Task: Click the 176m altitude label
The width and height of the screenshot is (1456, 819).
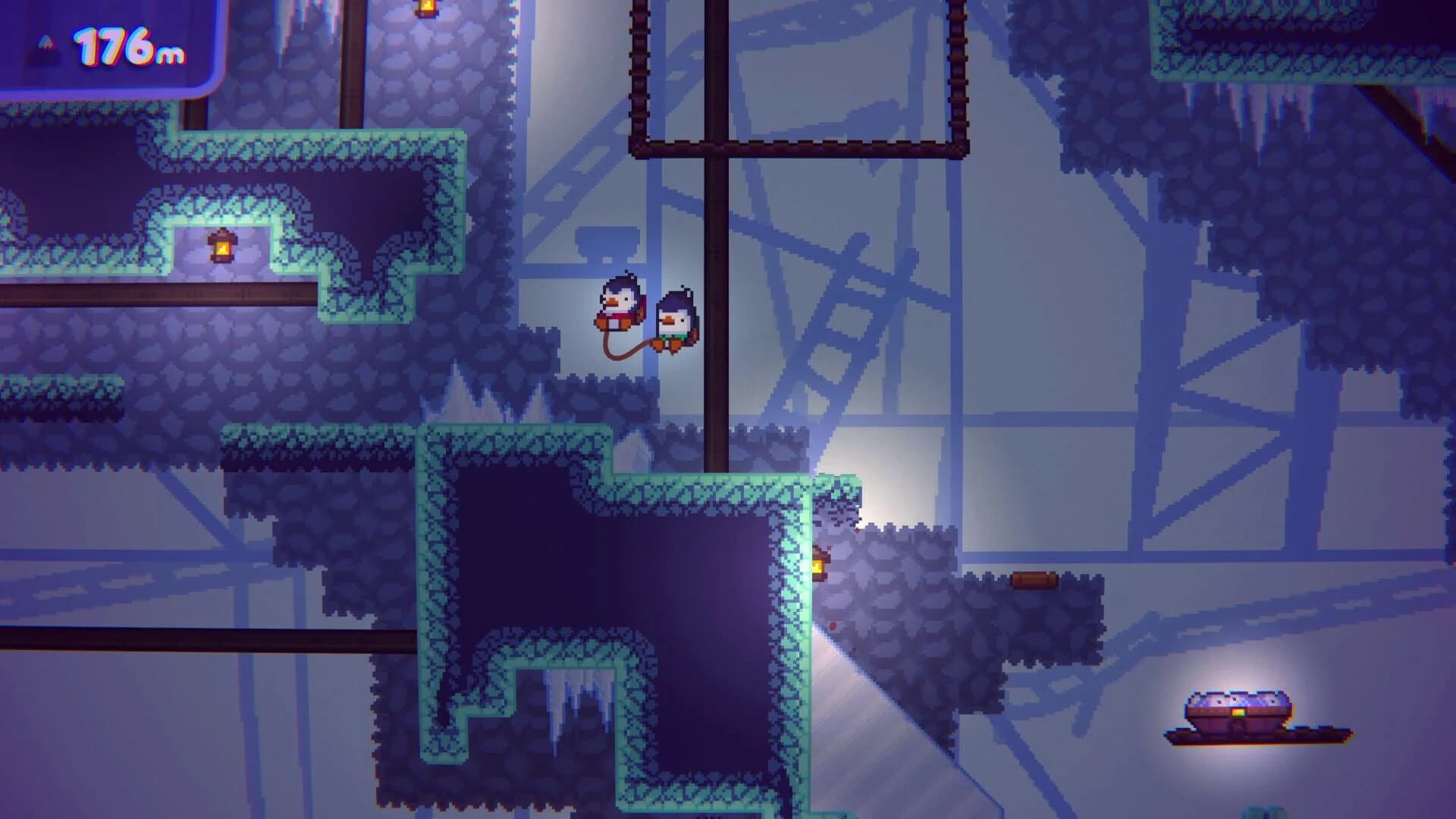Action: (x=130, y=45)
